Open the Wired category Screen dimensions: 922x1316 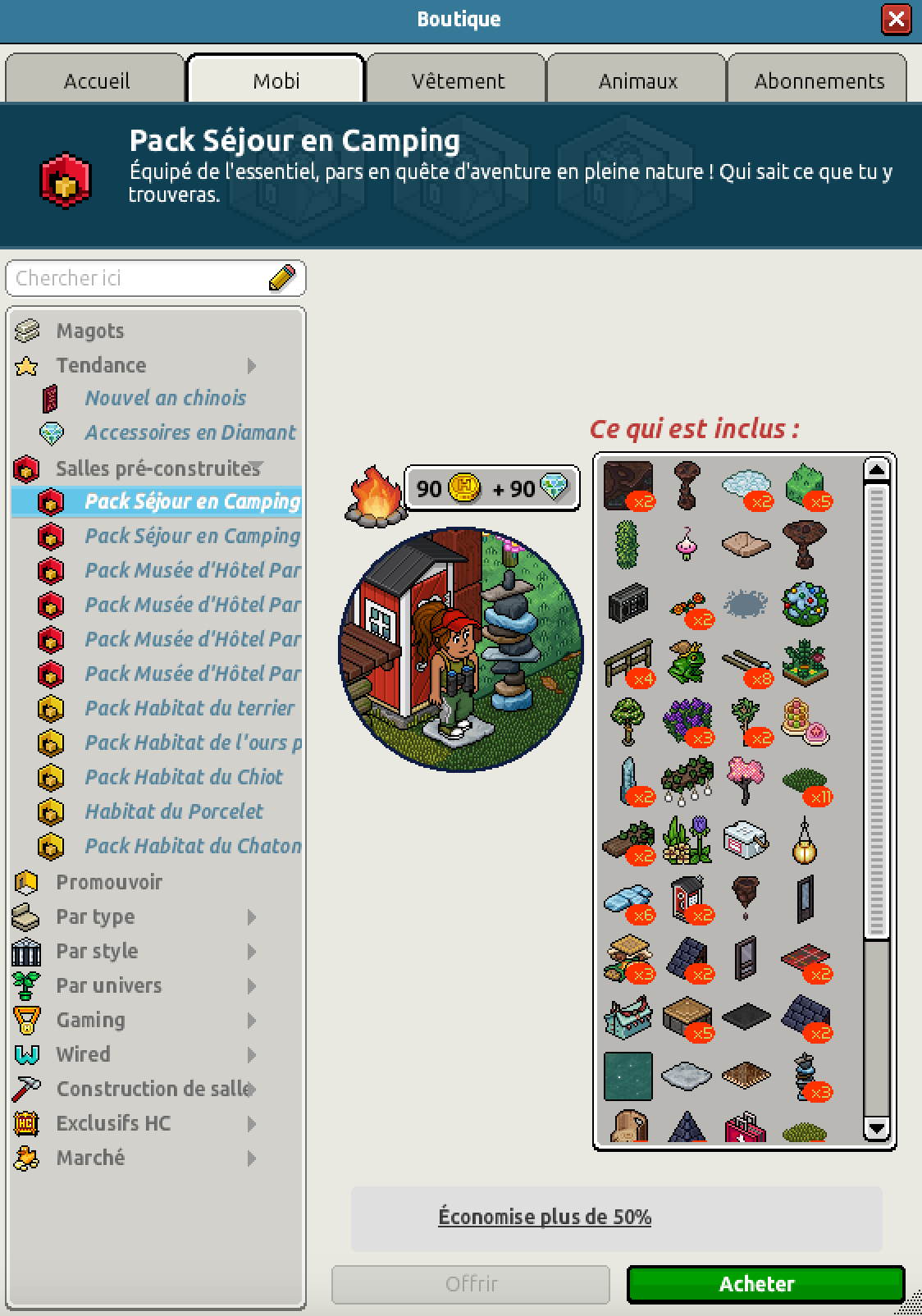(83, 1054)
